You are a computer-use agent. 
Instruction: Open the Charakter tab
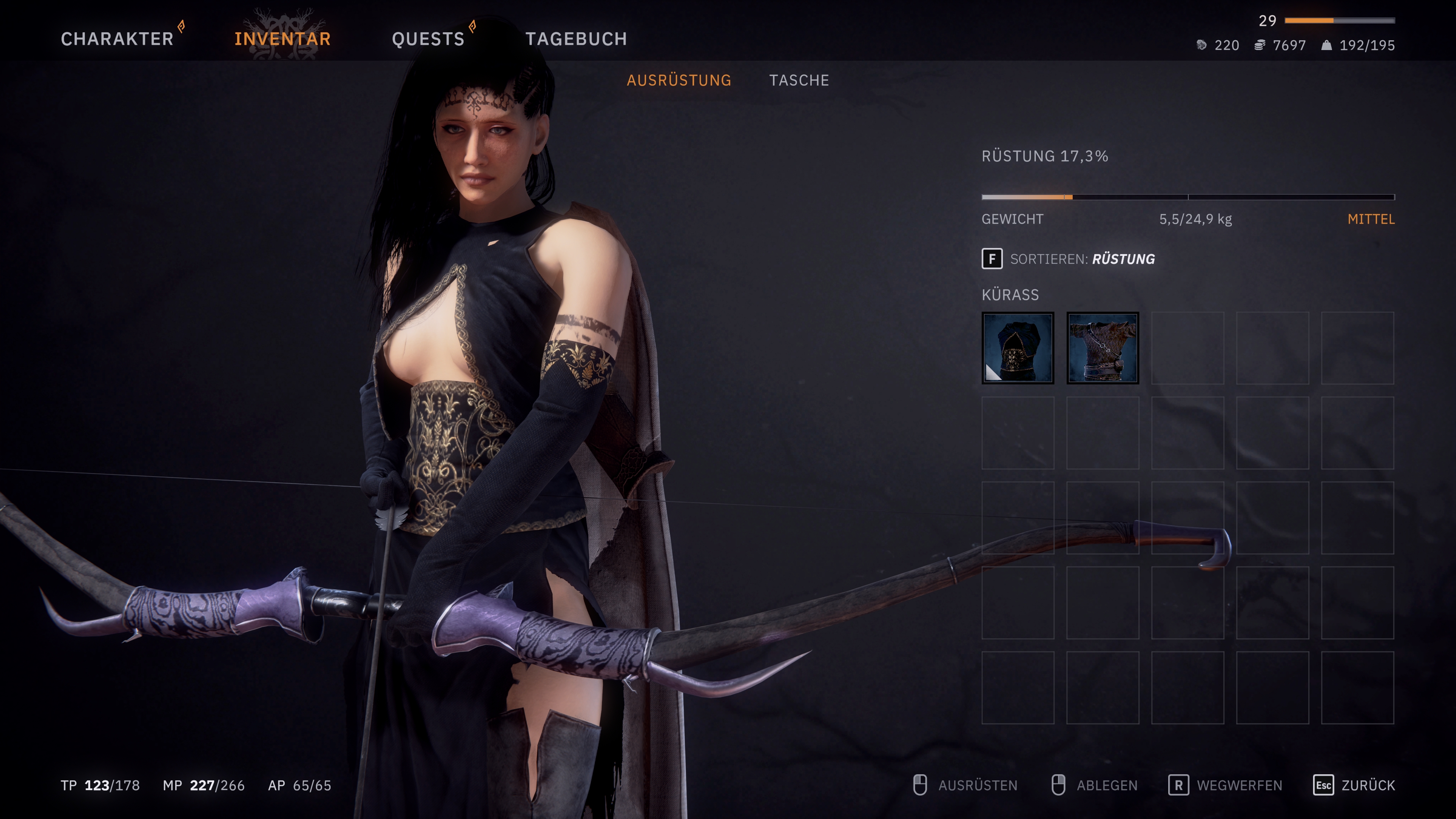[117, 39]
